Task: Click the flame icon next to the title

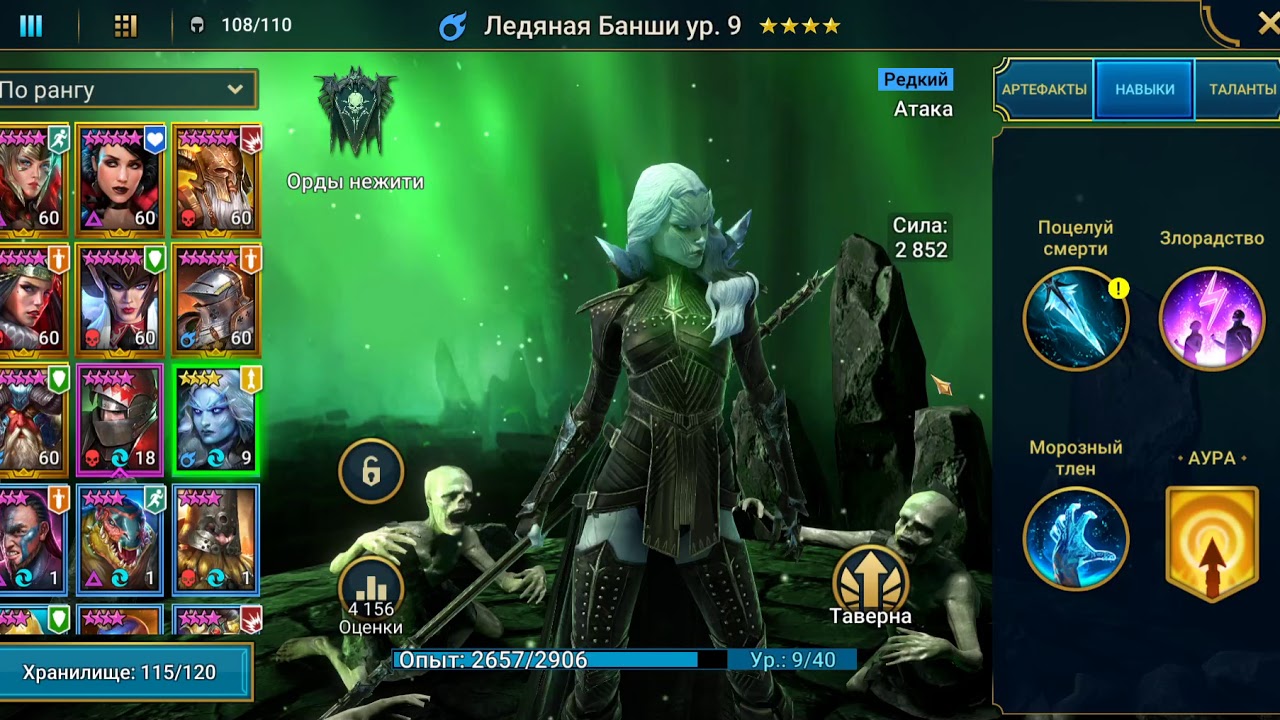Action: (455, 25)
